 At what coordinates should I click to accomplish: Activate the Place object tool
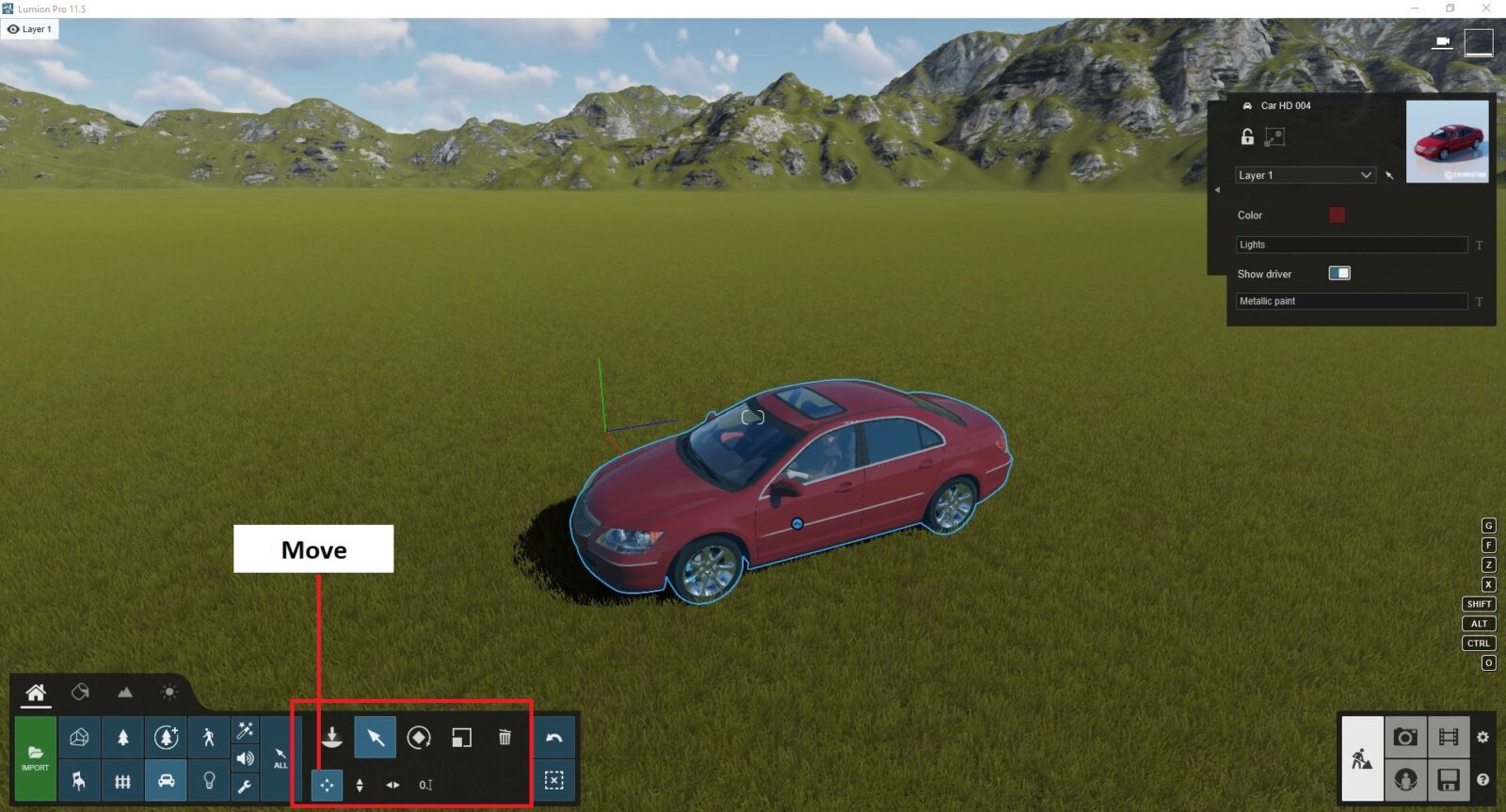pyautogui.click(x=331, y=738)
